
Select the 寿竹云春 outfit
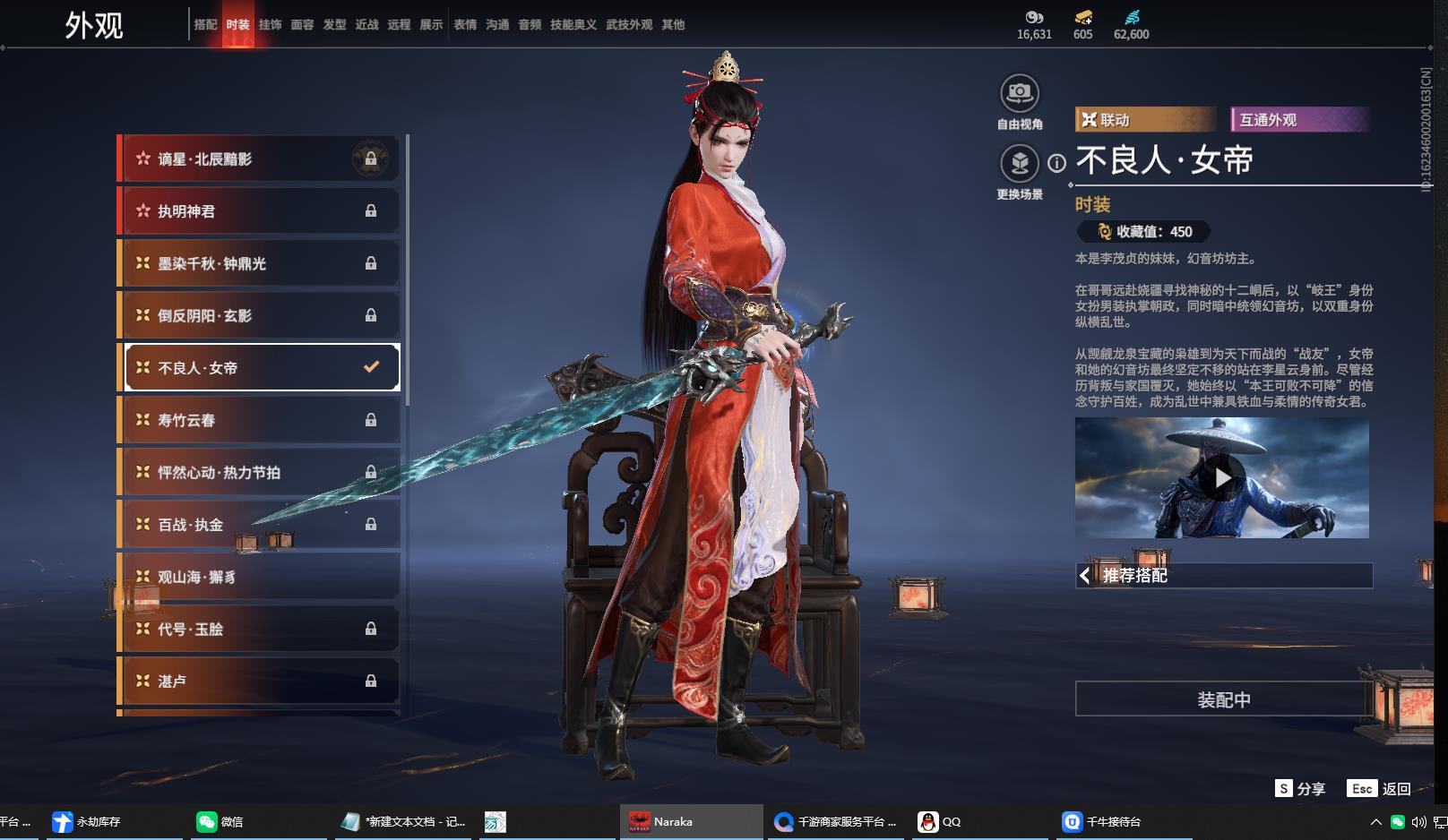tap(259, 420)
